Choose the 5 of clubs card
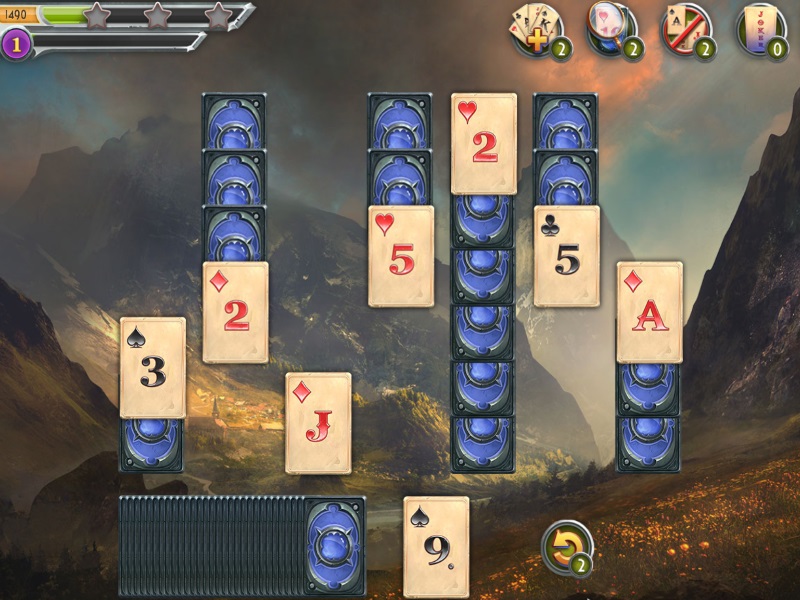 click(x=566, y=256)
